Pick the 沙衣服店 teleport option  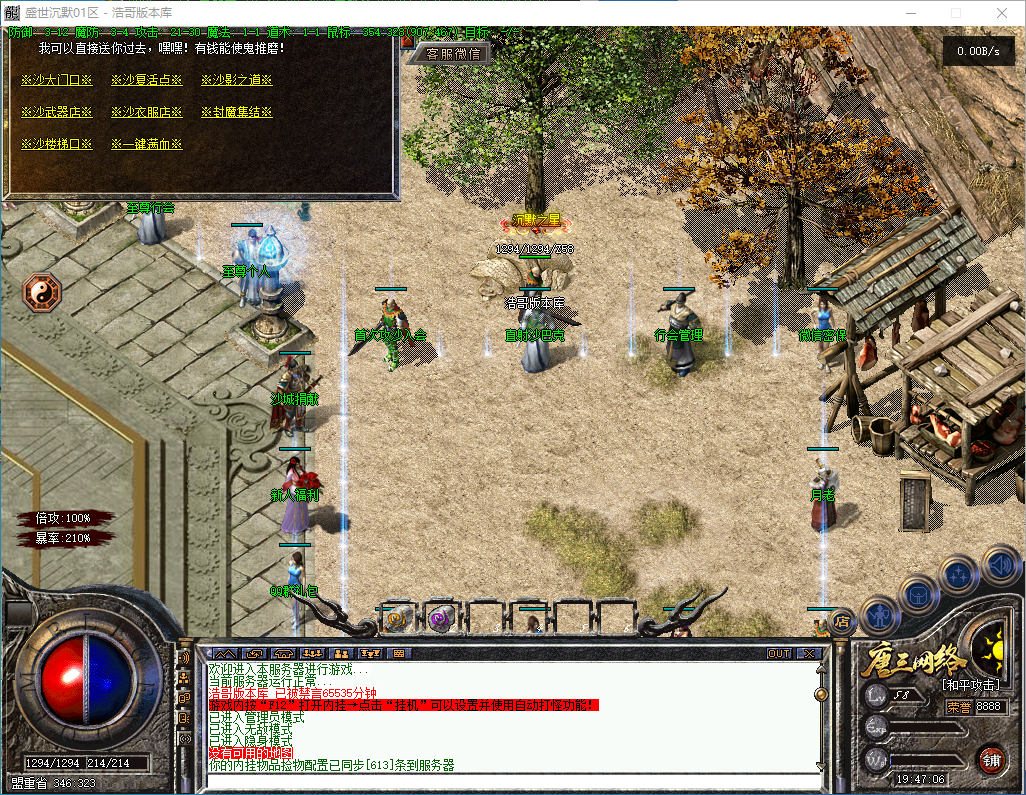146,112
